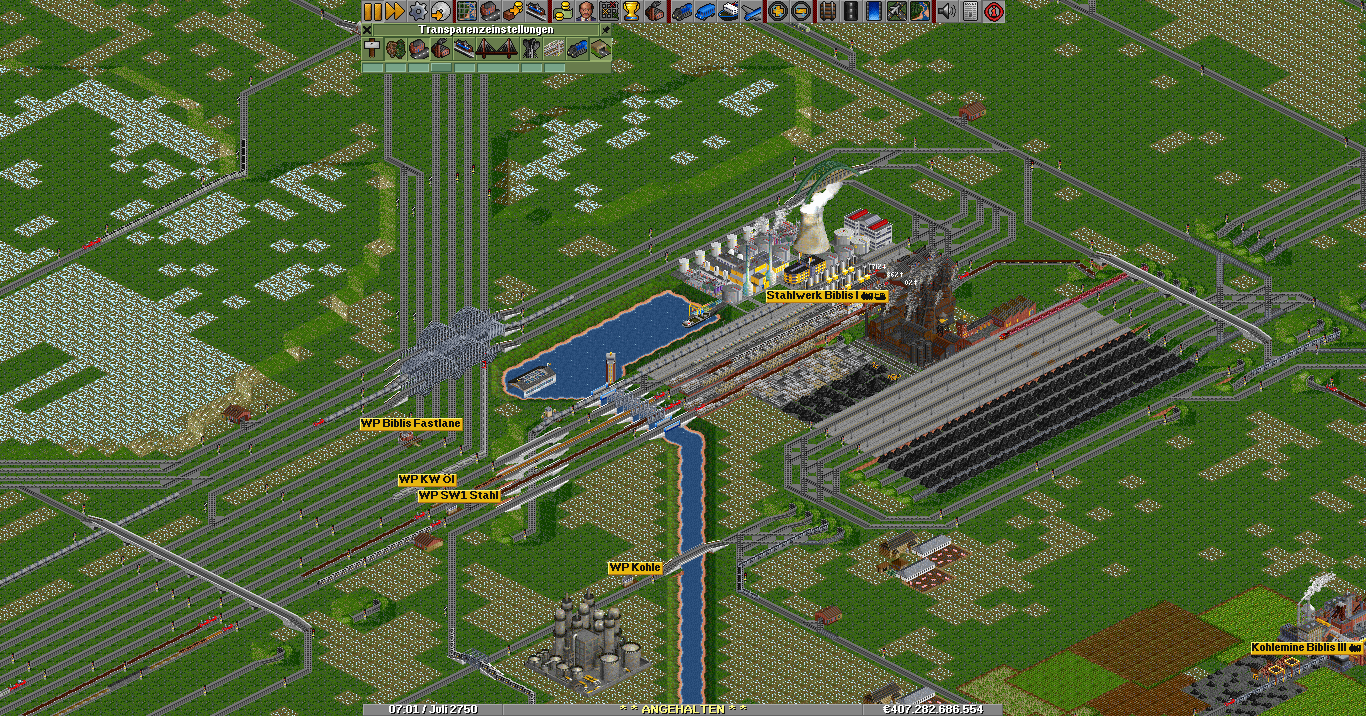This screenshot has height=716, width=1366.
Task: Open the road vehicle bus list
Action: point(704,11)
